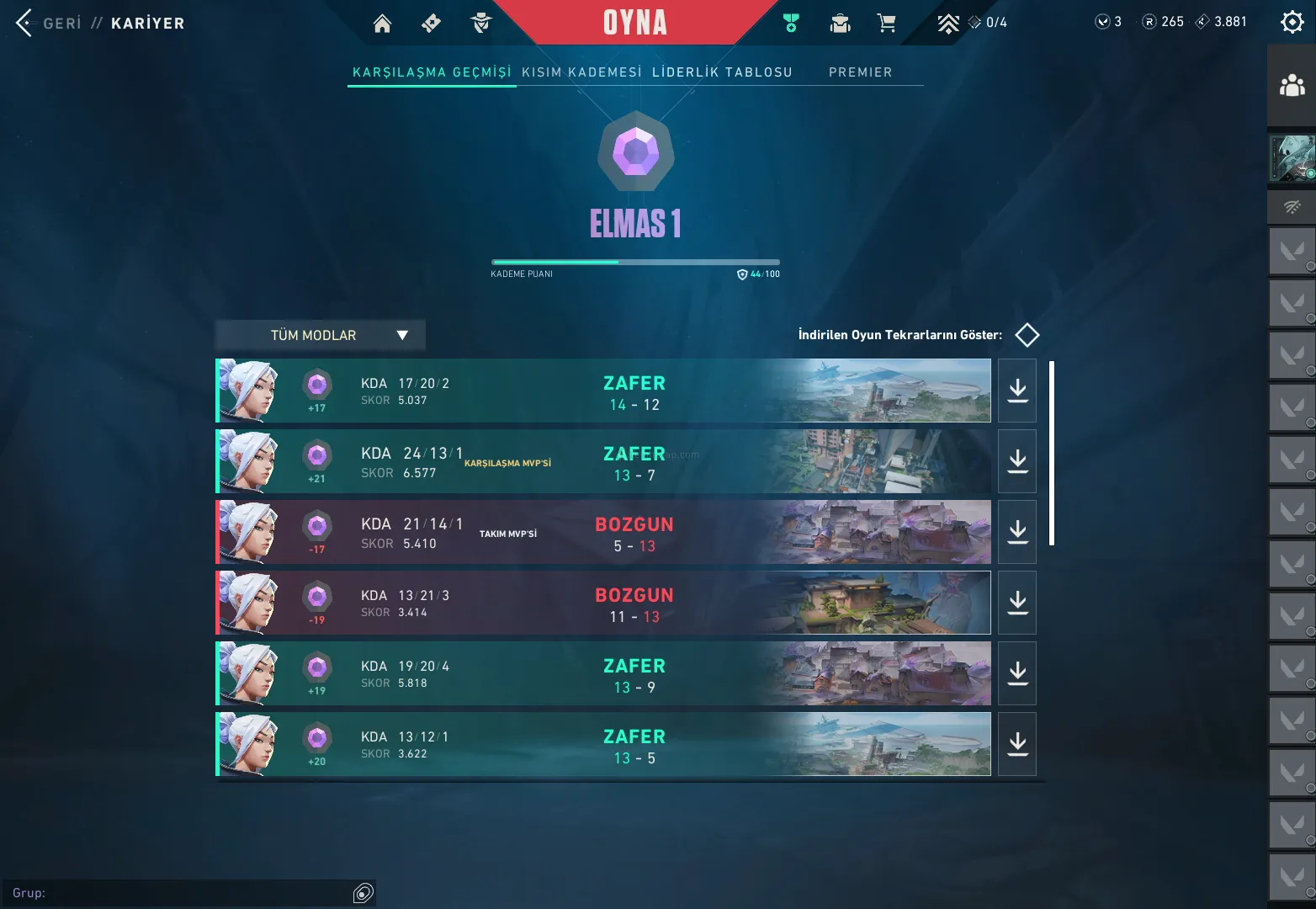Switch to Kısım Kademesi tab

[581, 72]
